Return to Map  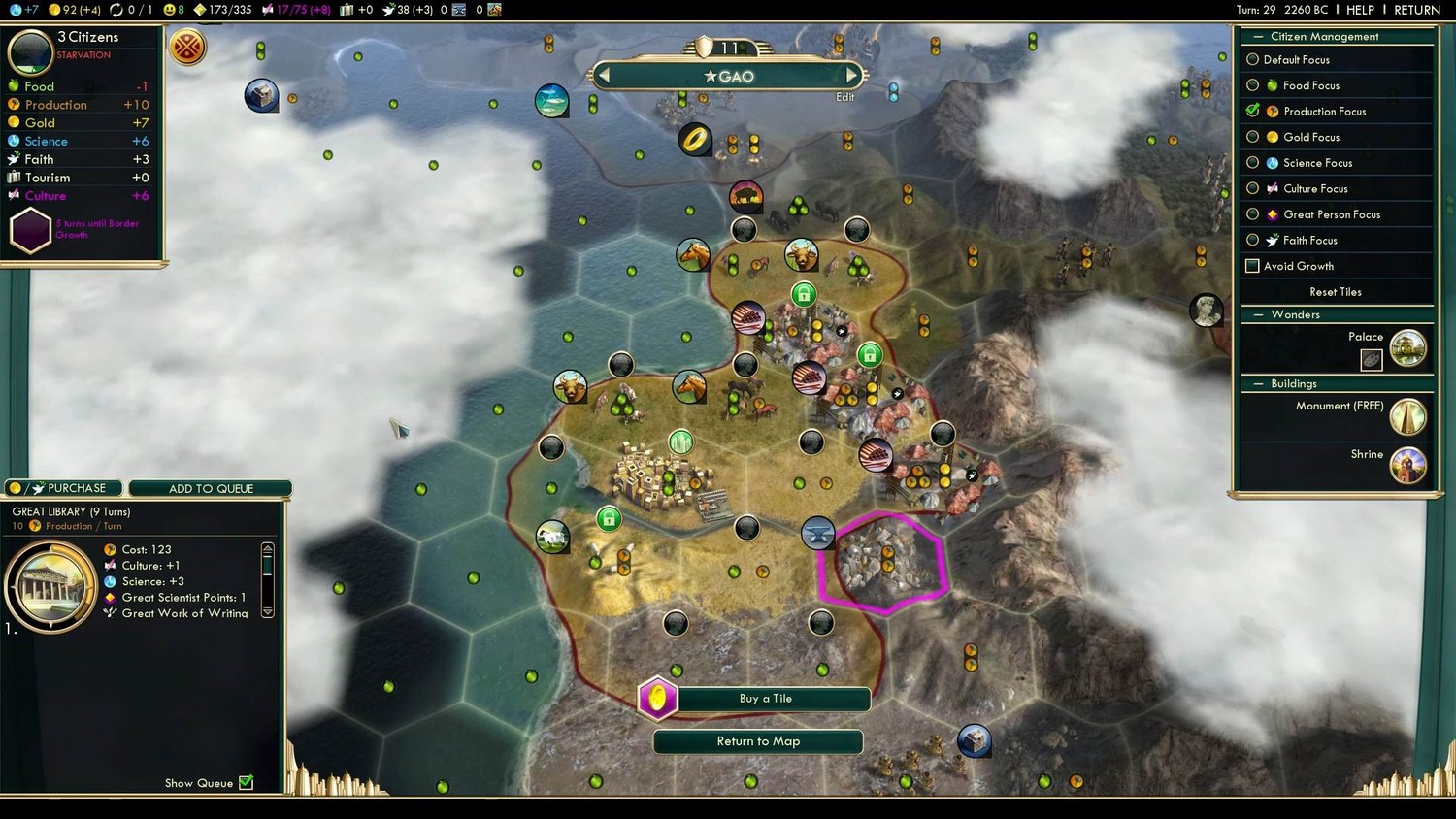click(x=758, y=741)
